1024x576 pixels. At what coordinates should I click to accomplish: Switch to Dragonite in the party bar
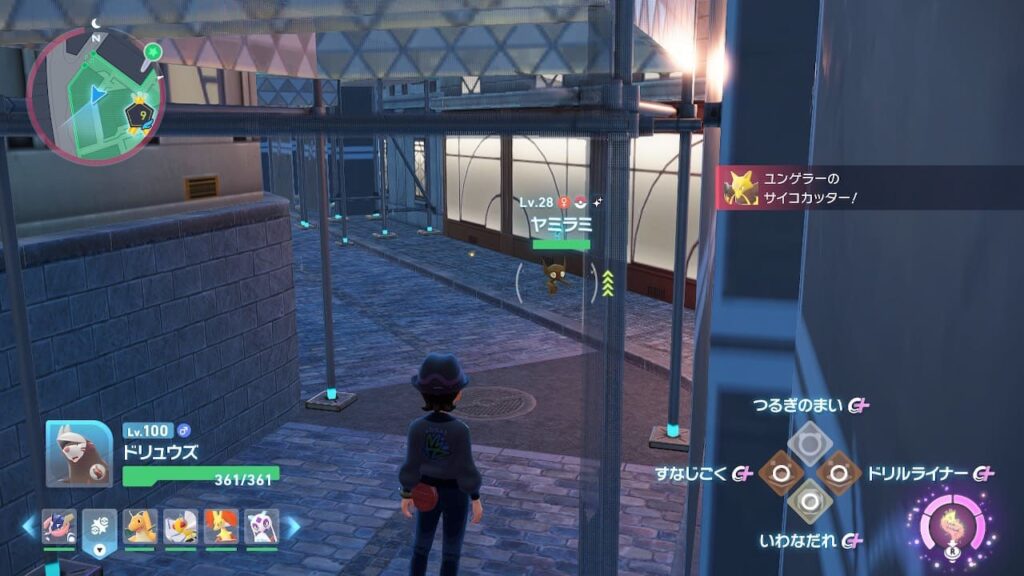141,526
